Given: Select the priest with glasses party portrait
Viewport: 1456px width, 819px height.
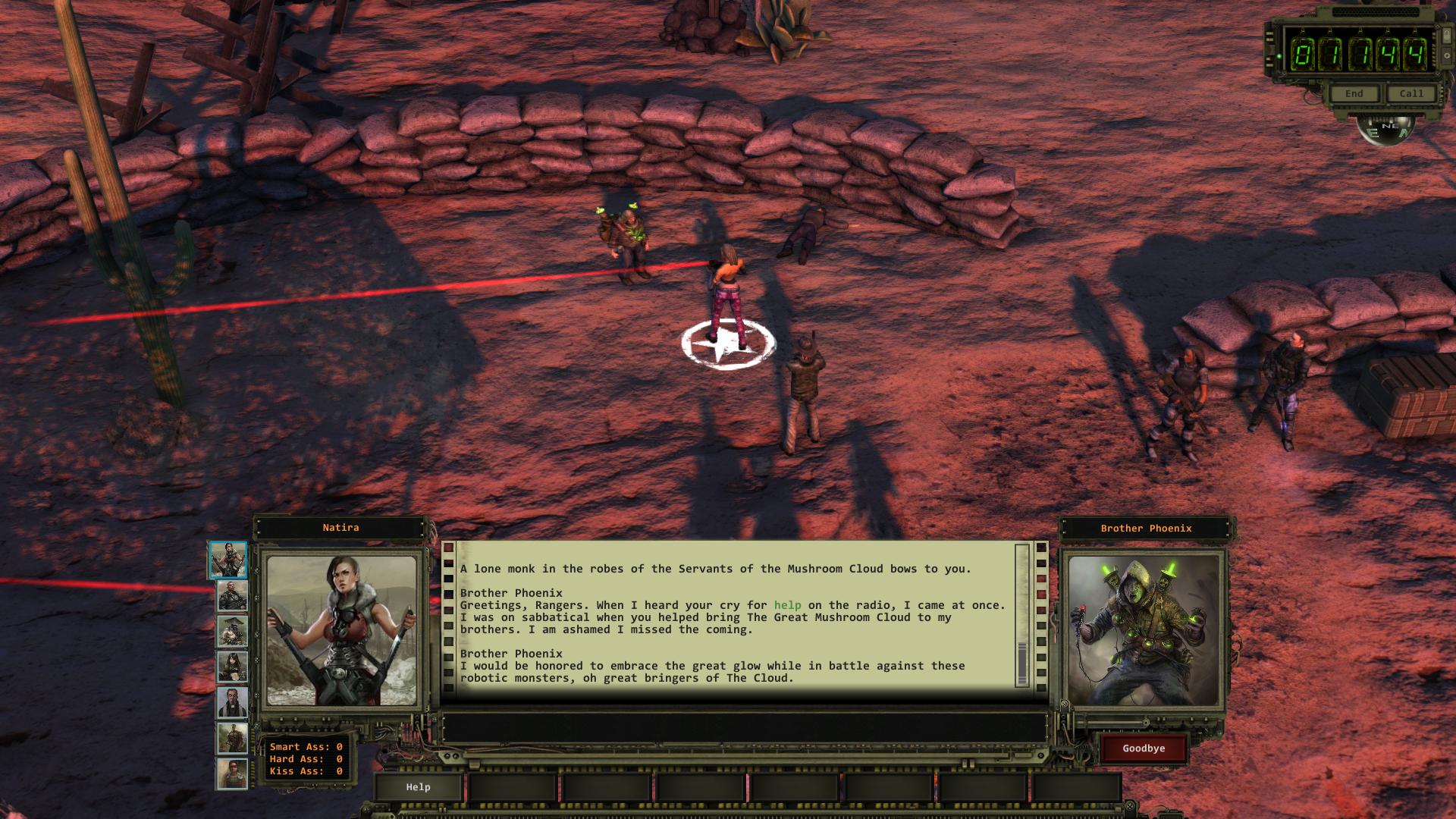Looking at the screenshot, I should click(x=232, y=702).
